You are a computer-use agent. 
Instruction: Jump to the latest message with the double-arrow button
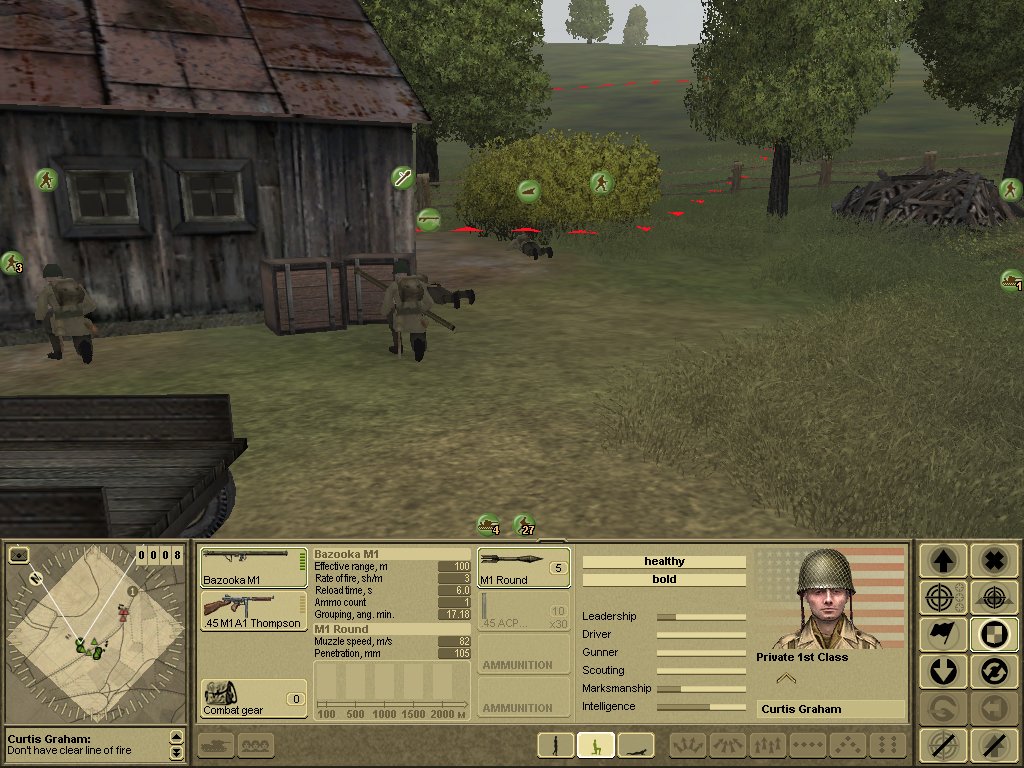177,751
